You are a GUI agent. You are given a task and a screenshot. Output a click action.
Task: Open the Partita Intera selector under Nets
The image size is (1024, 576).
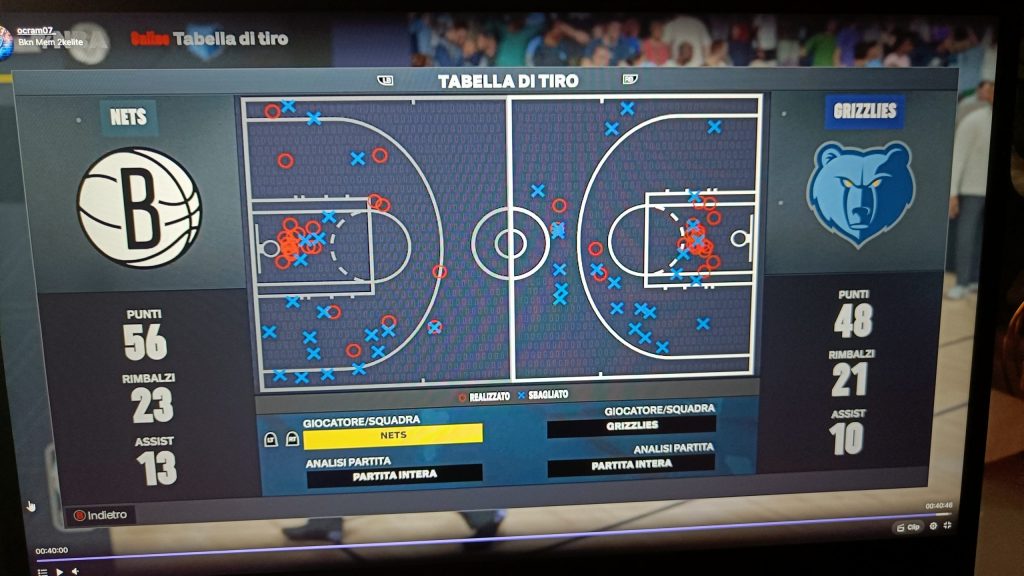pos(394,476)
